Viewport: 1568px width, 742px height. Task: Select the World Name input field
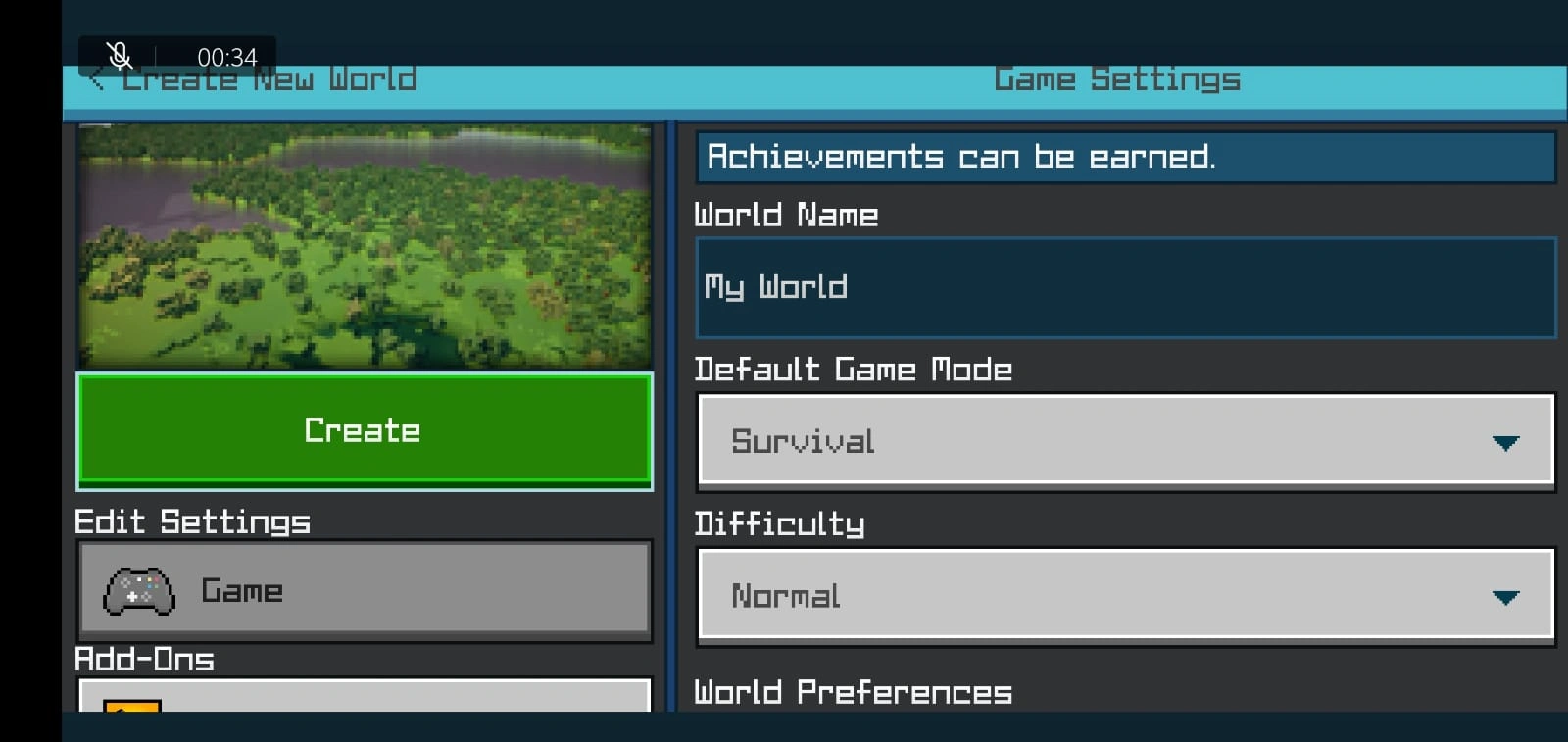1125,287
